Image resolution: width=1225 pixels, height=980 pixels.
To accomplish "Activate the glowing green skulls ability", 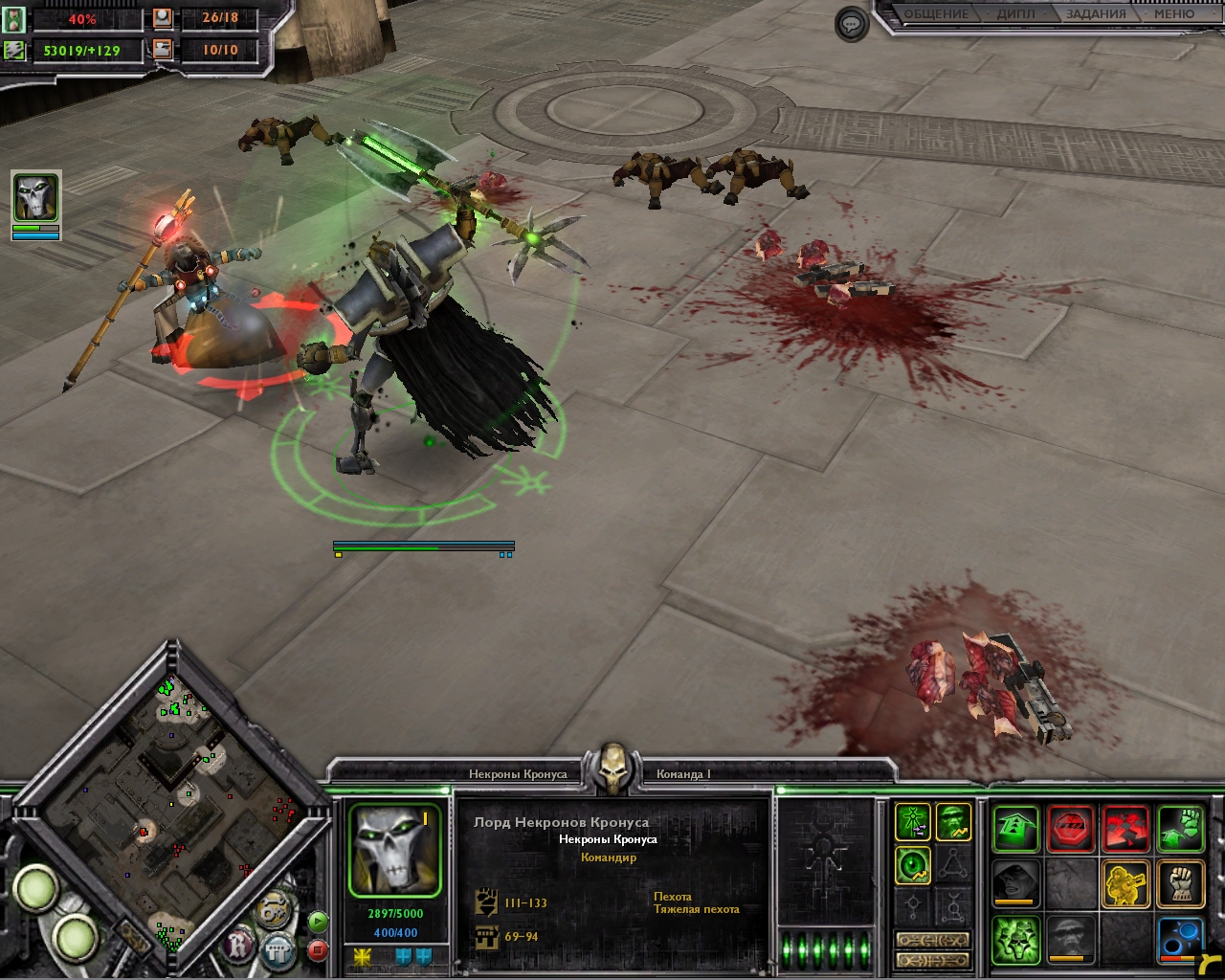I will [1014, 938].
